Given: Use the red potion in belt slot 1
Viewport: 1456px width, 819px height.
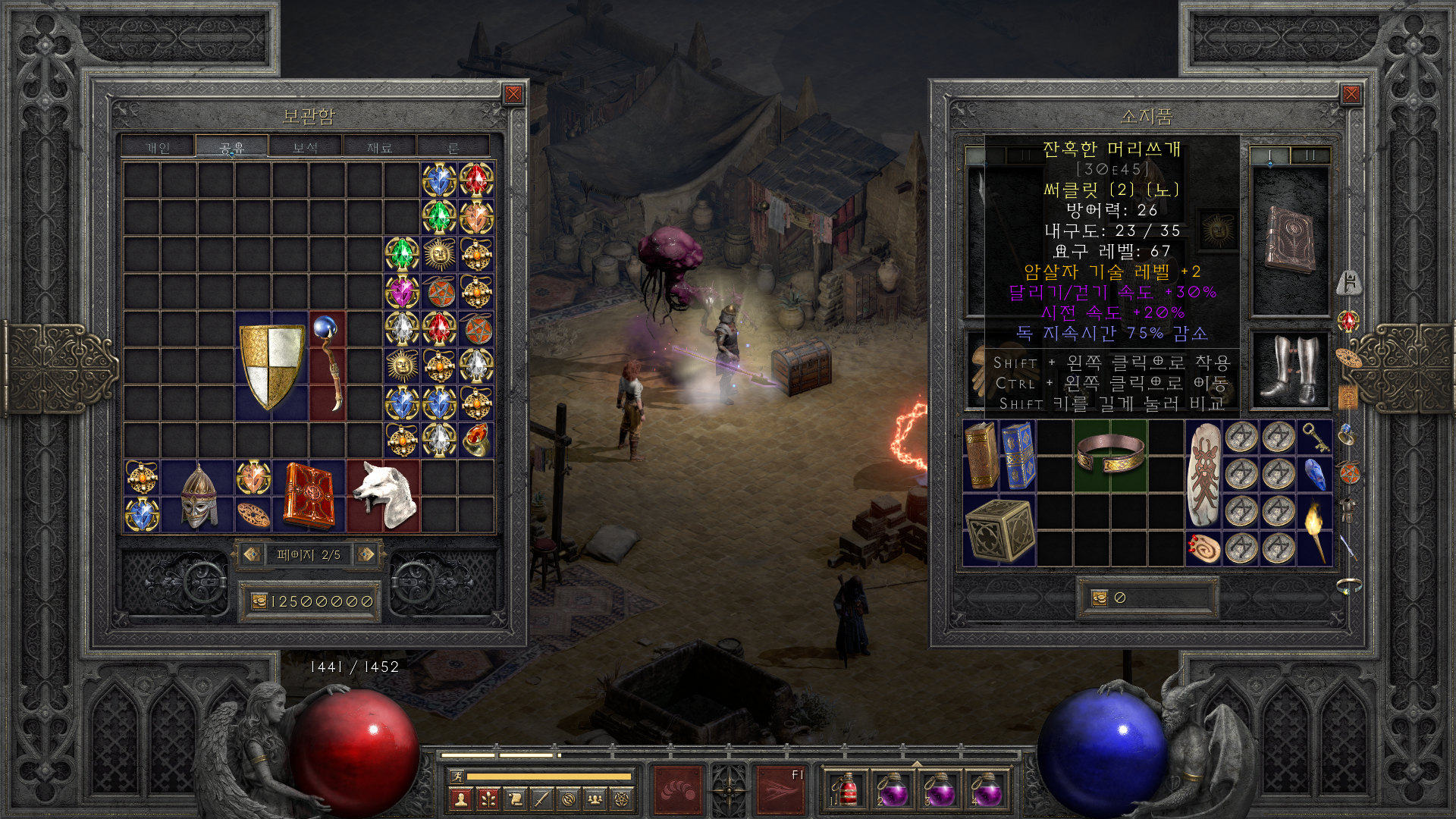Looking at the screenshot, I should [x=846, y=789].
